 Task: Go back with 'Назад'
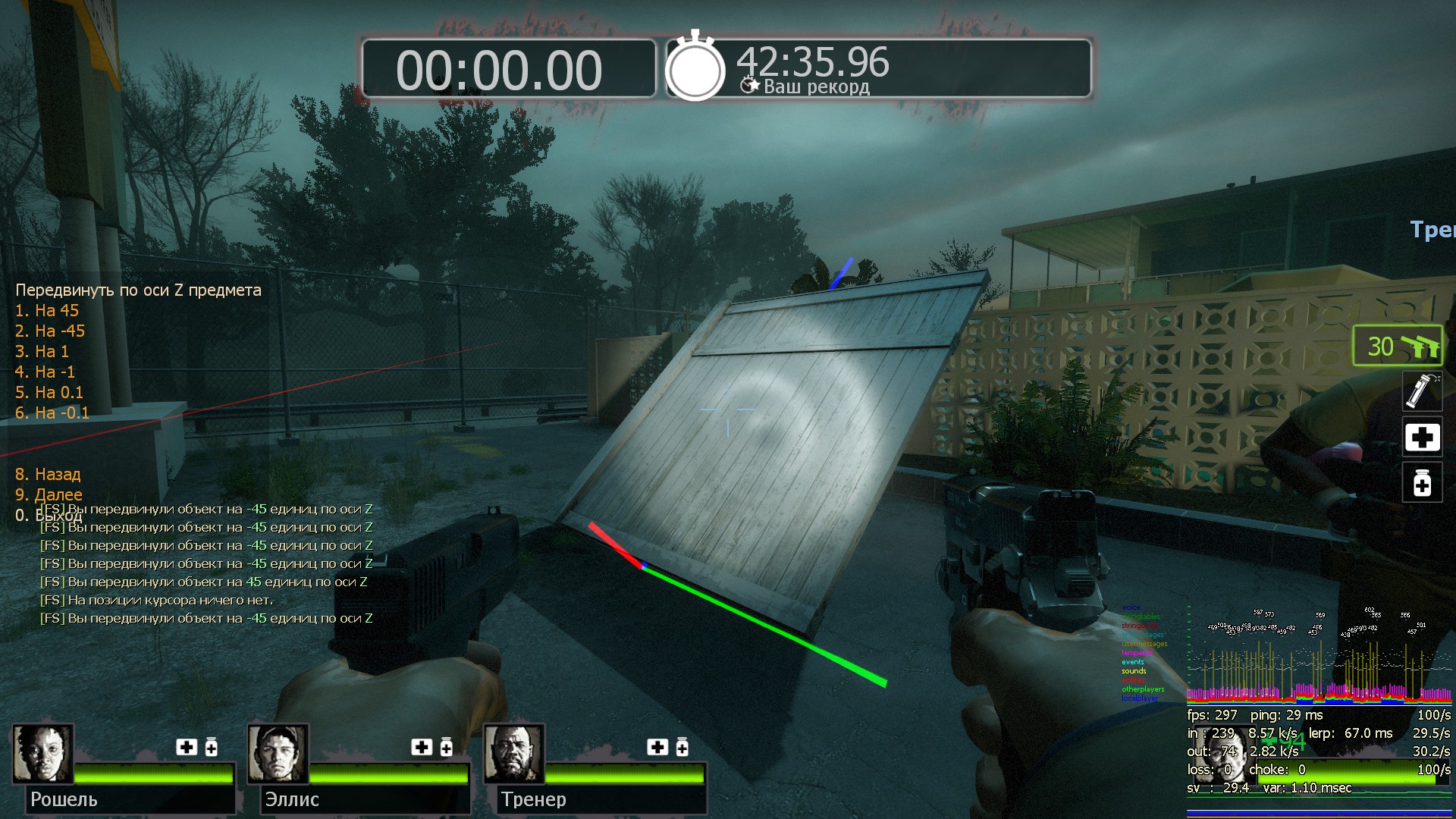pos(48,475)
